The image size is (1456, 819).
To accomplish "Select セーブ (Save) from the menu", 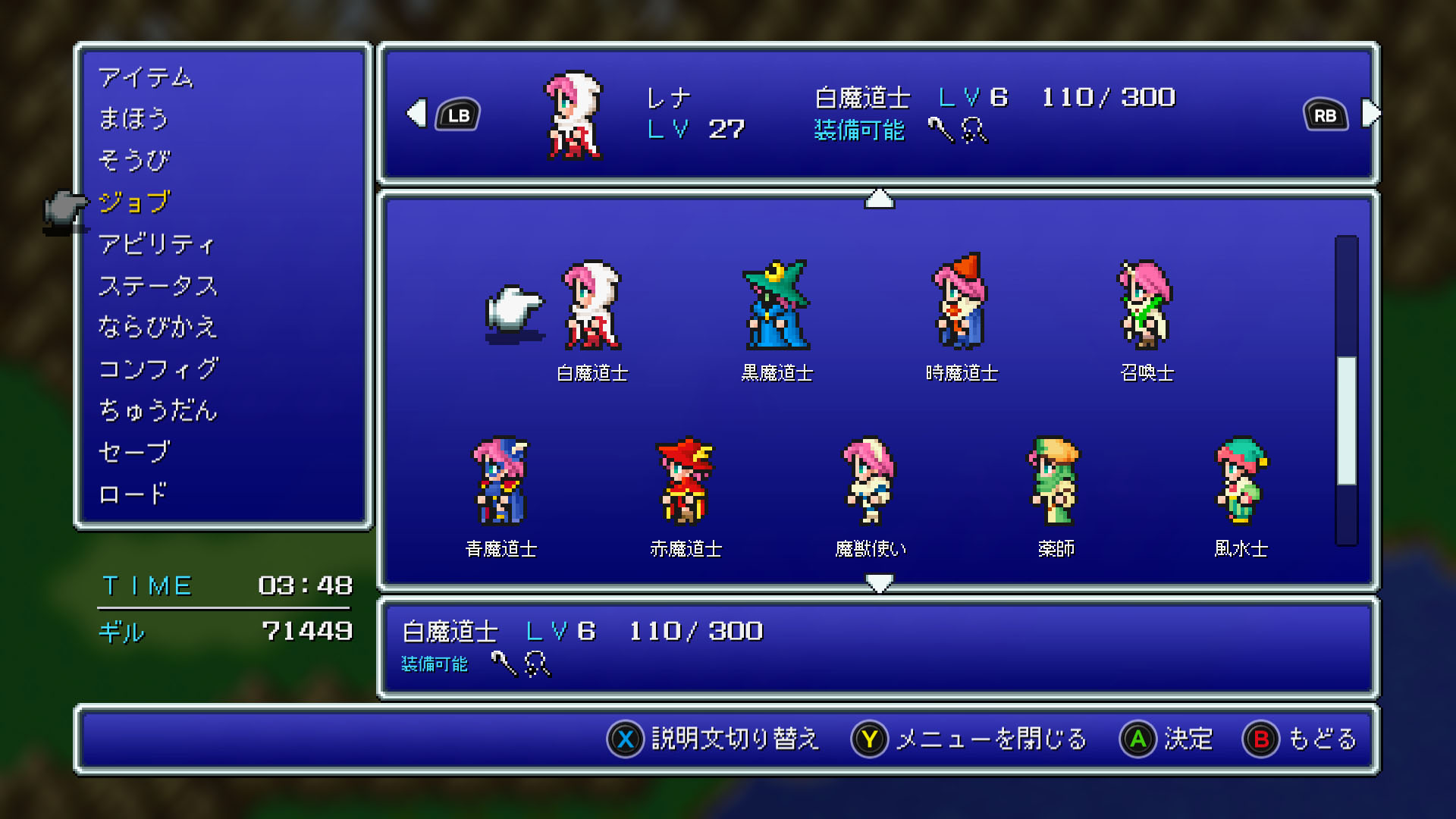I will [x=134, y=452].
